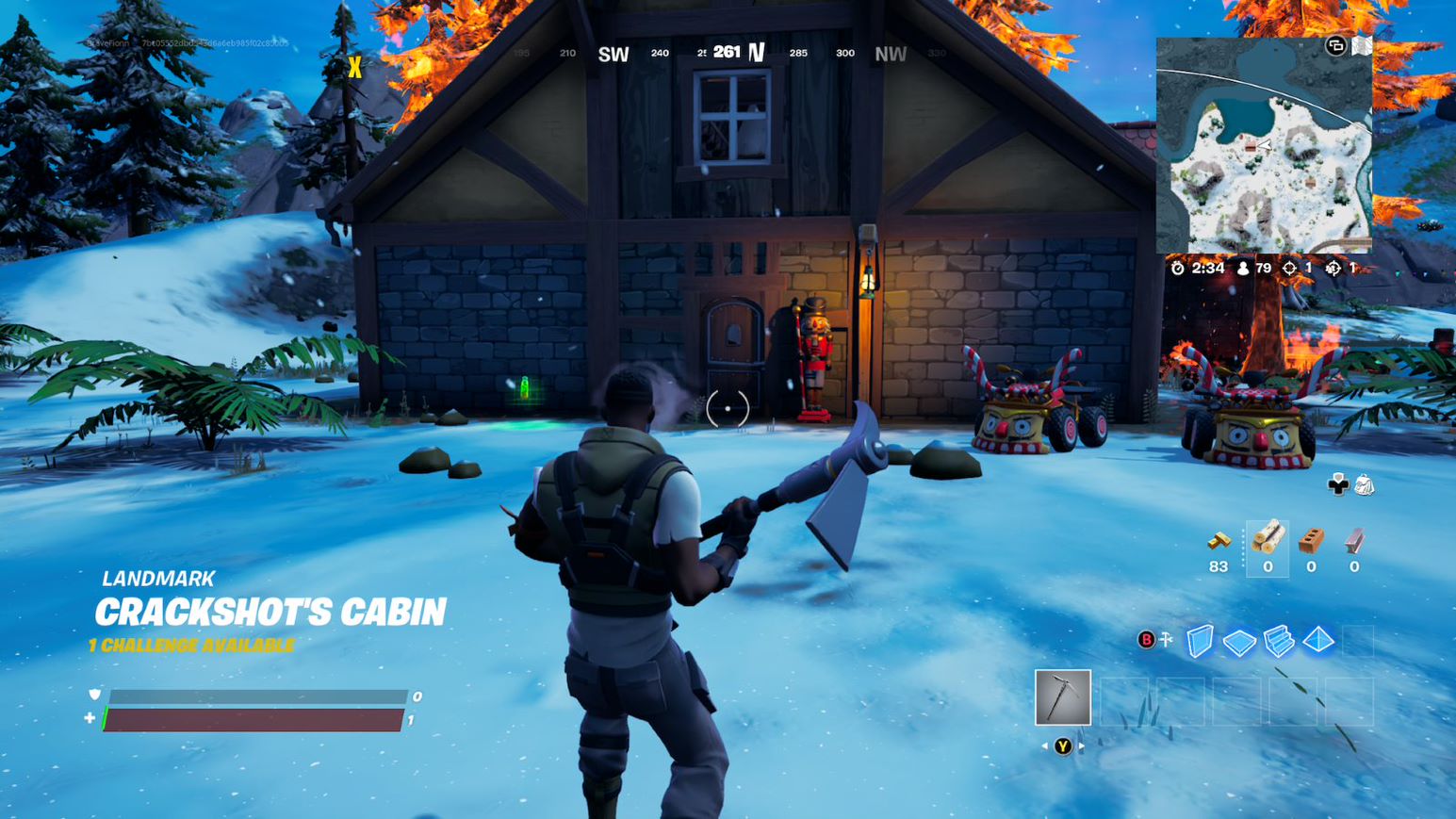Toggle the edit mode with the B prompt
This screenshot has width=1456, height=819.
pyautogui.click(x=1147, y=639)
